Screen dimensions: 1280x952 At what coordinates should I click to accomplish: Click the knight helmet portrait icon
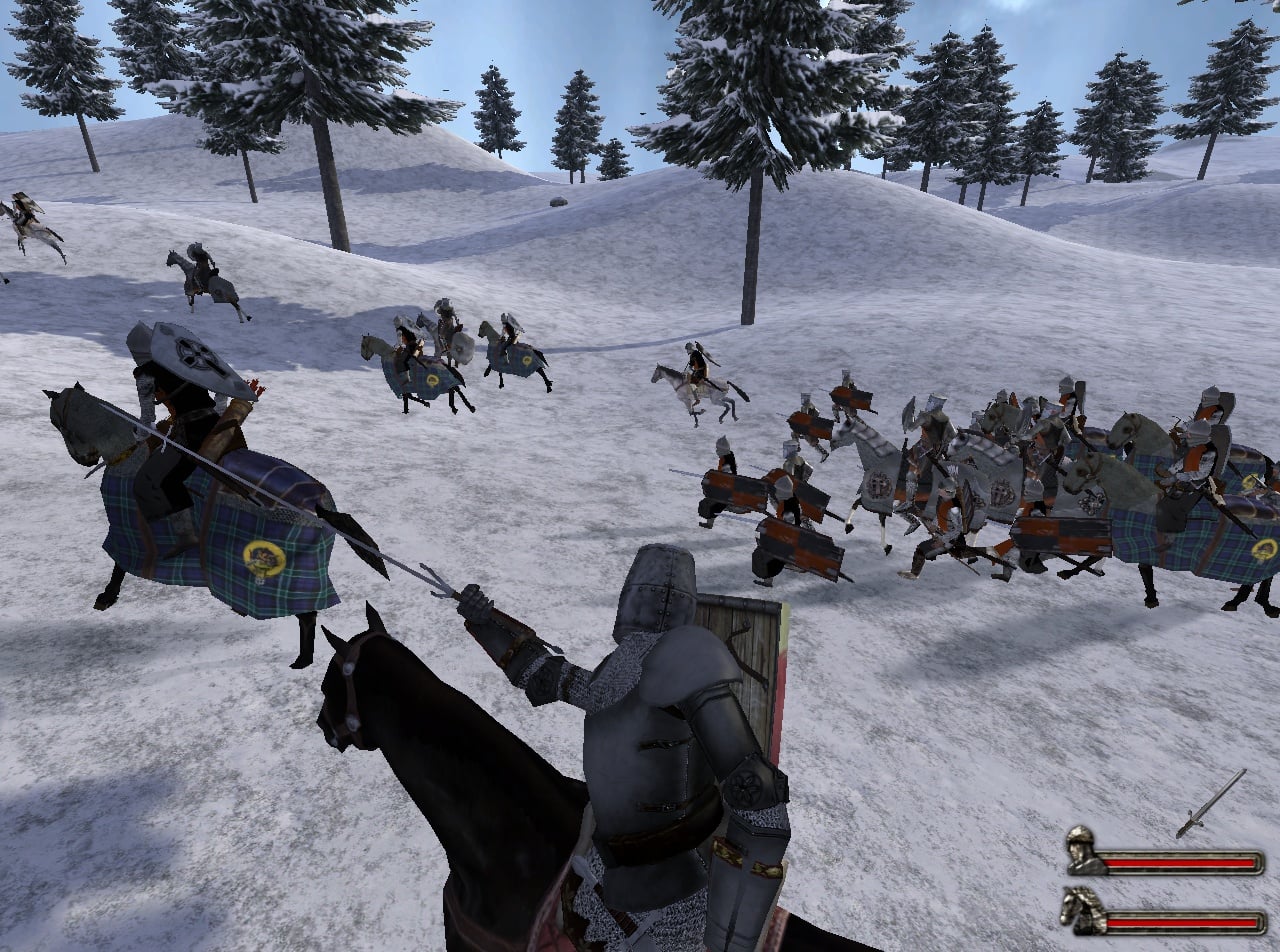click(x=1083, y=851)
